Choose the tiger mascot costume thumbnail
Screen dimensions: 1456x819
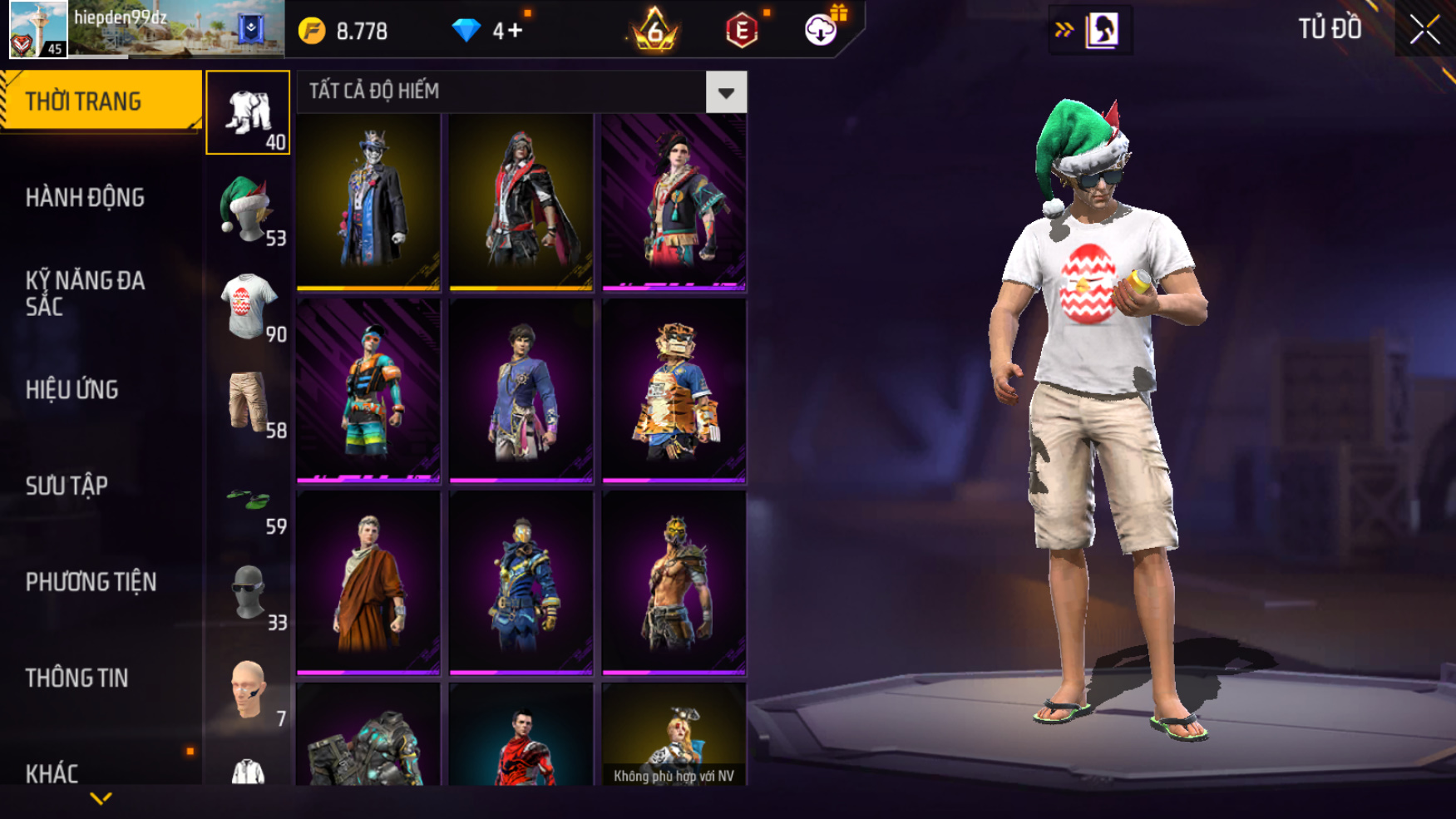pyautogui.click(x=674, y=391)
